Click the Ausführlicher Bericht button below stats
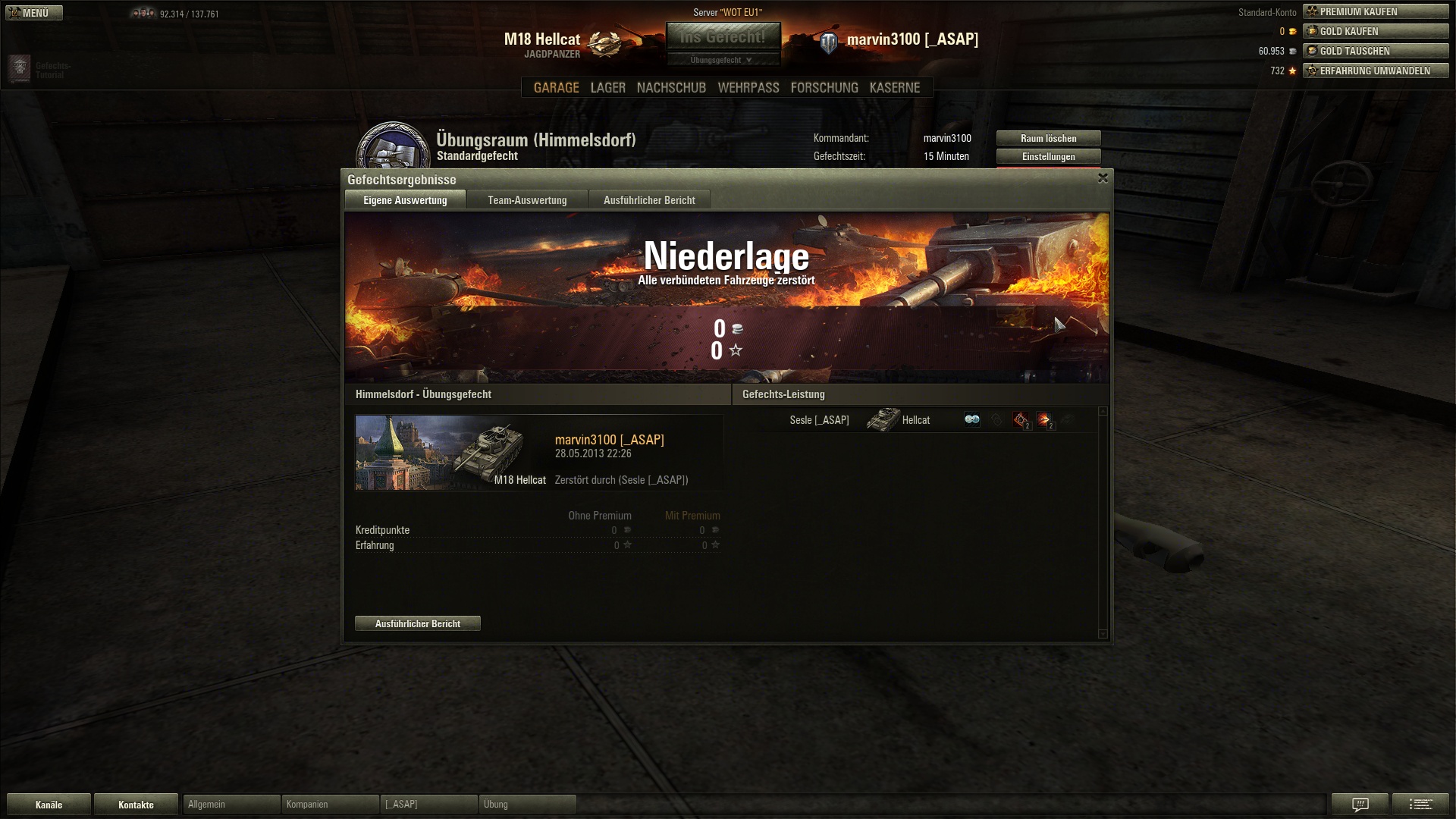The image size is (1456, 819). 417,623
